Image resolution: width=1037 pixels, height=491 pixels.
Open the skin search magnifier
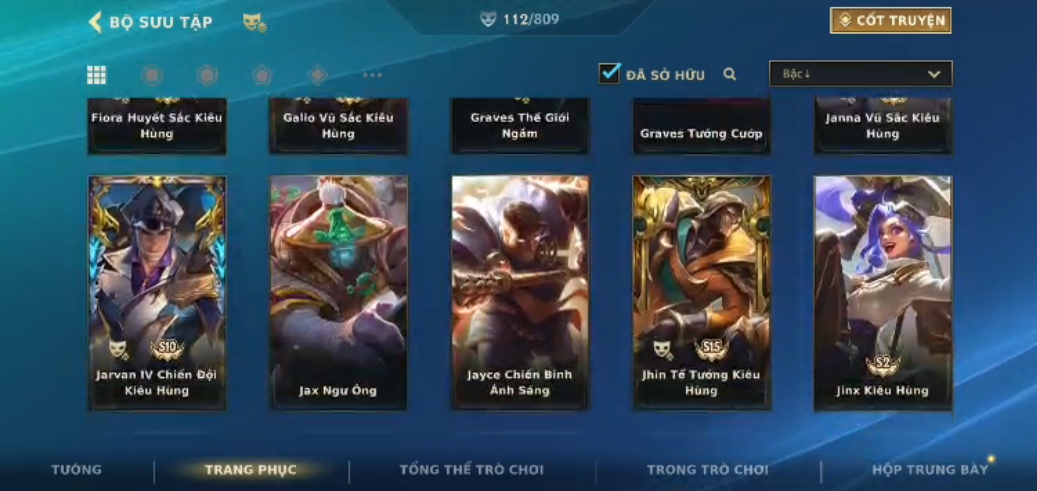(x=730, y=74)
